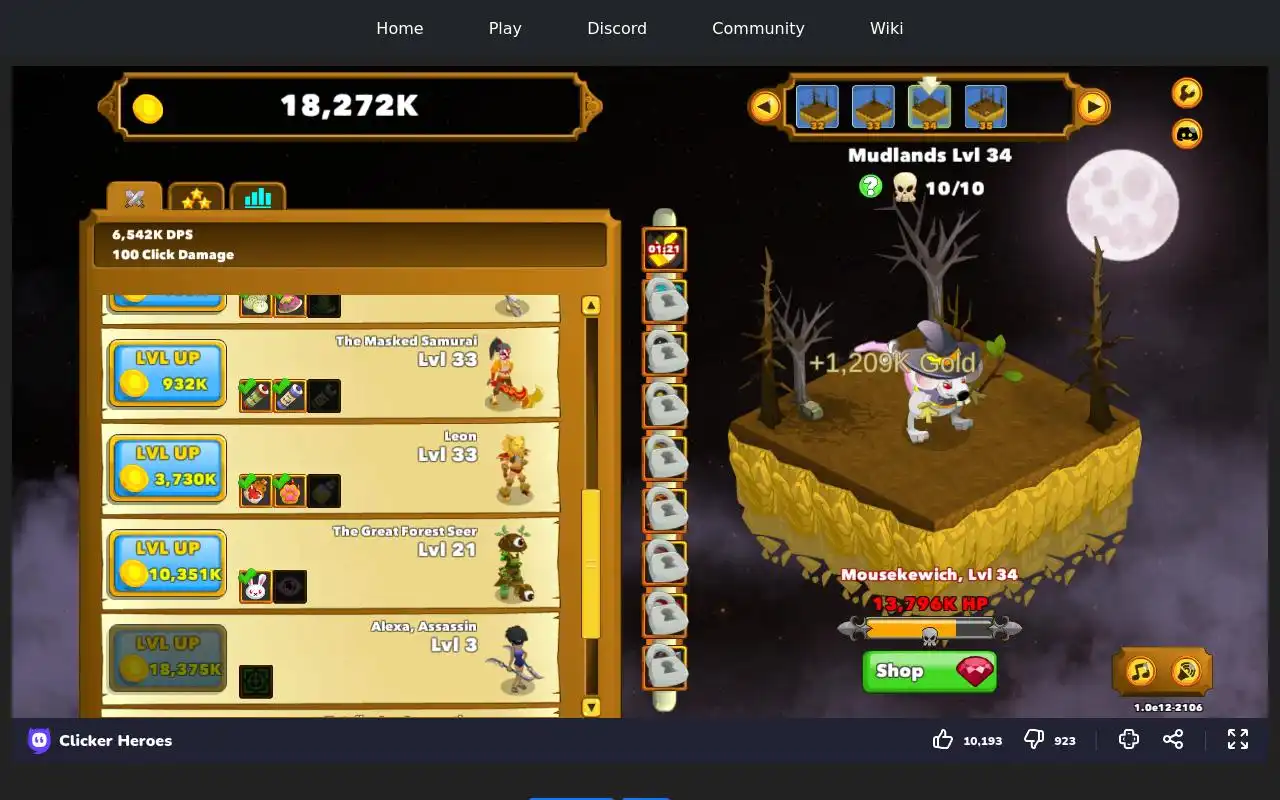The height and width of the screenshot is (800, 1280).
Task: Click the green question mark help icon
Action: coord(871,186)
